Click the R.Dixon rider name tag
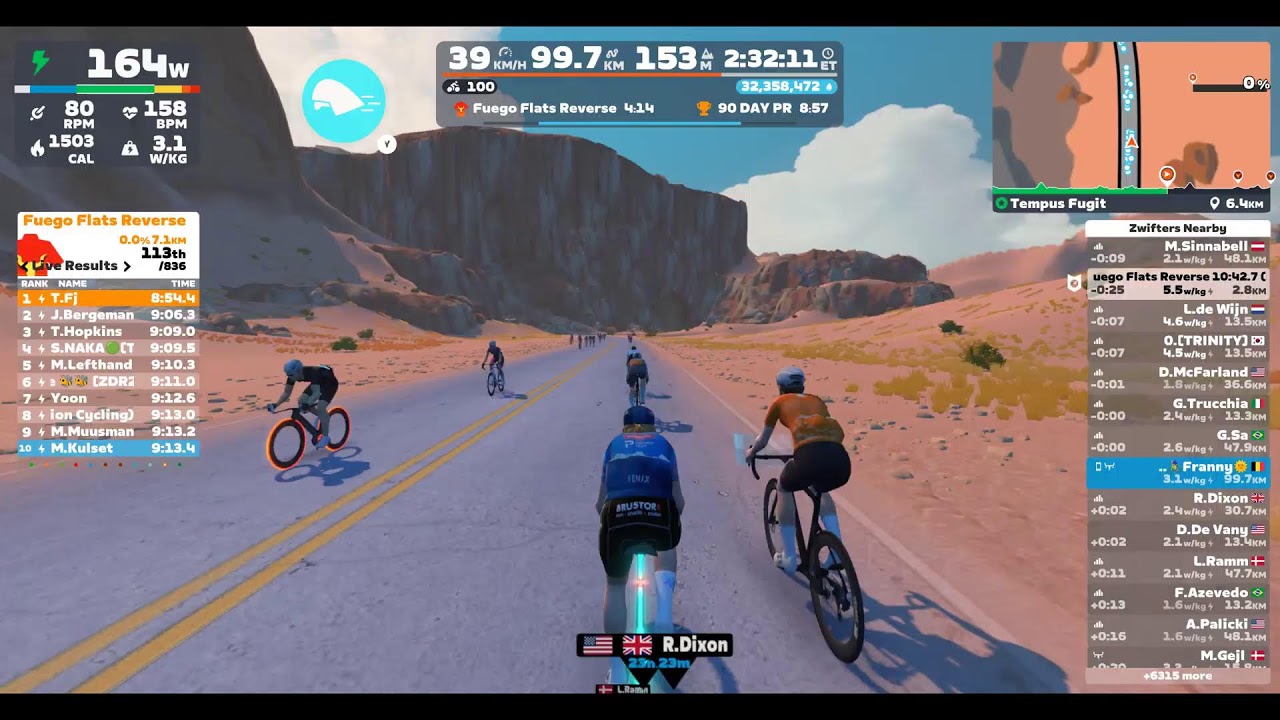 (655, 645)
